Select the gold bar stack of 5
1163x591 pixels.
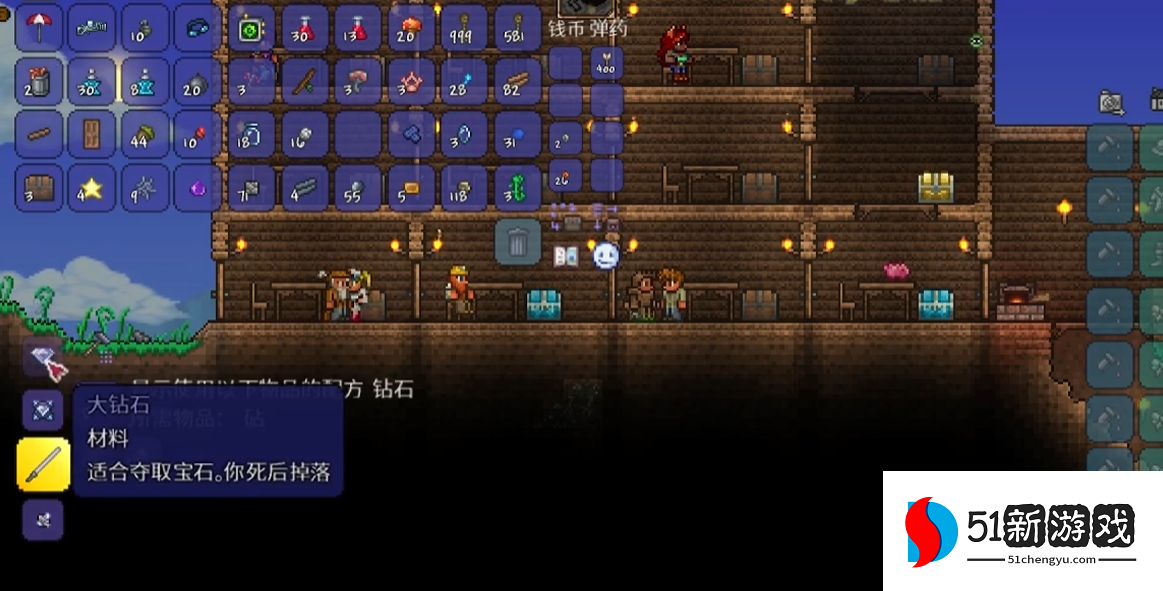click(x=411, y=188)
